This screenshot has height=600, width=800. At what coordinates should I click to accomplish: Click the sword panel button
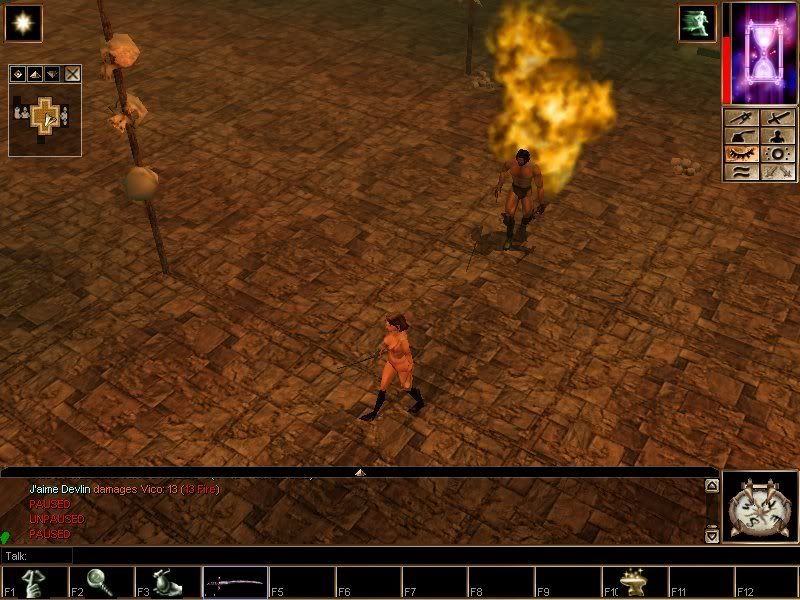tap(777, 118)
